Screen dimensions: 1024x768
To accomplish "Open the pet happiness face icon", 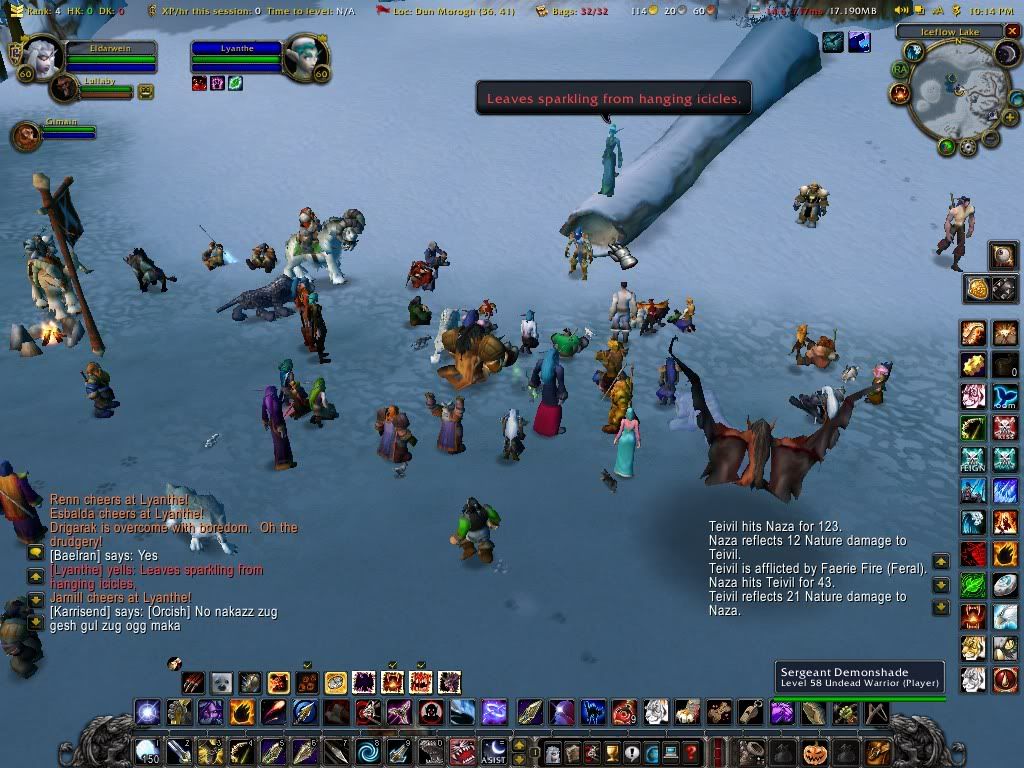I will (x=146, y=91).
